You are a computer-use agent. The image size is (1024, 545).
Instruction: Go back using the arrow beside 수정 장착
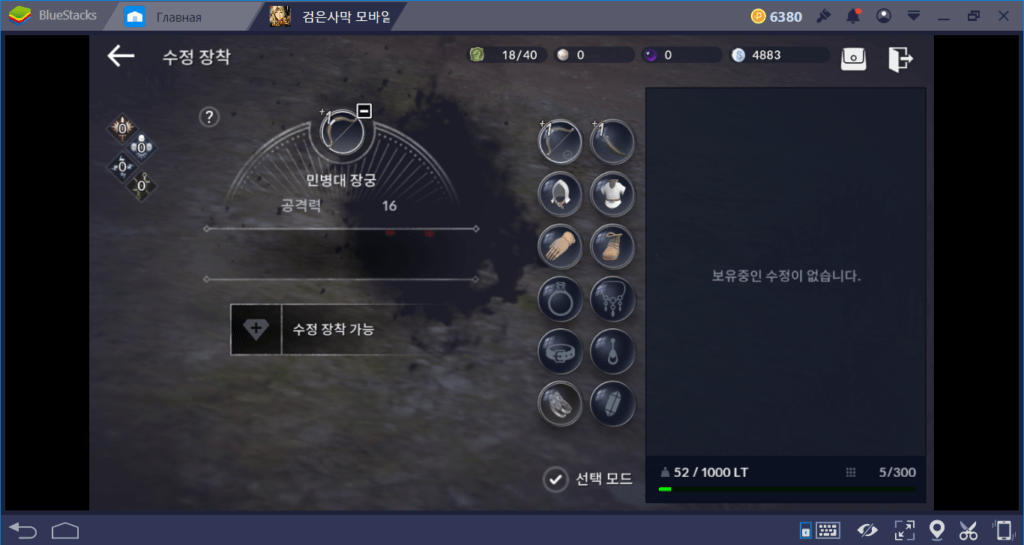(x=121, y=56)
